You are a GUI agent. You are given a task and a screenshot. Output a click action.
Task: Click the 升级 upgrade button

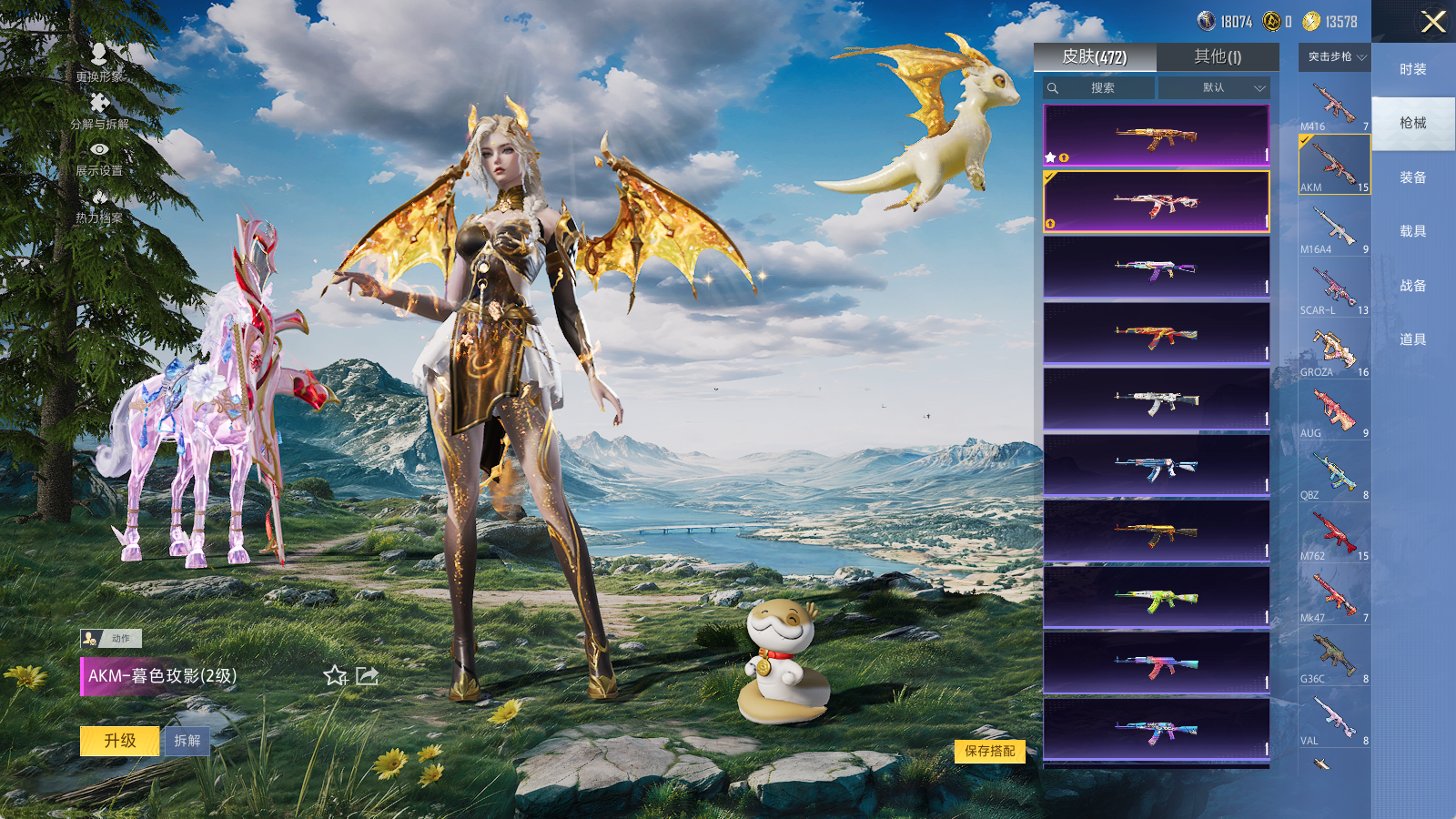pyautogui.click(x=120, y=741)
